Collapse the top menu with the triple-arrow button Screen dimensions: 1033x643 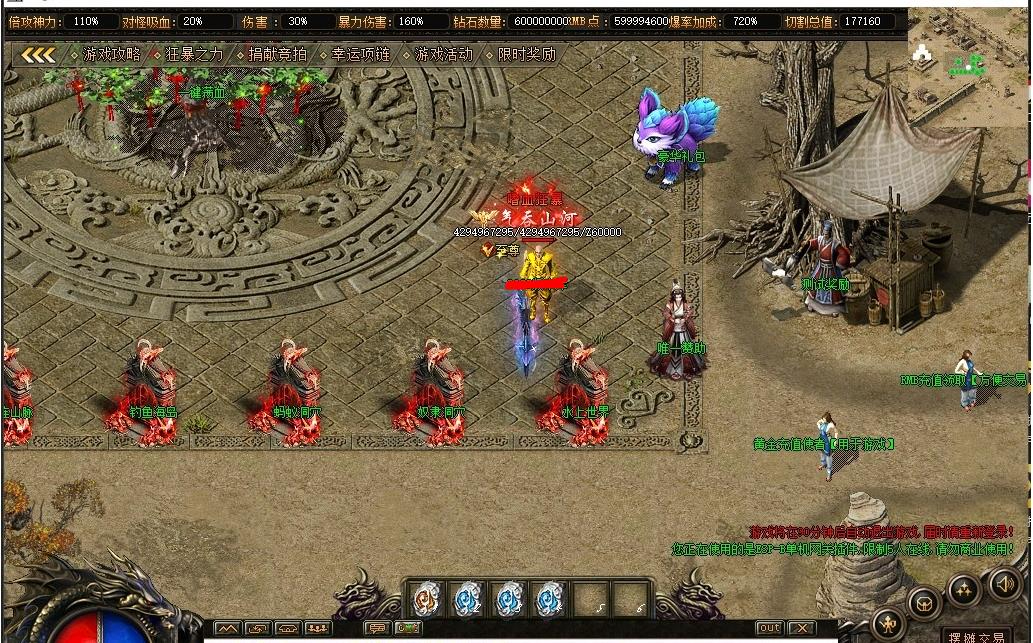(x=38, y=55)
